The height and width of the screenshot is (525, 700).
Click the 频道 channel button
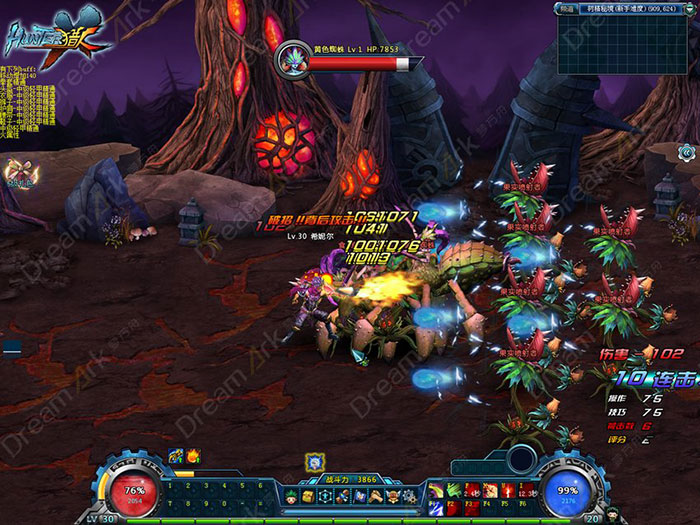[567, 7]
